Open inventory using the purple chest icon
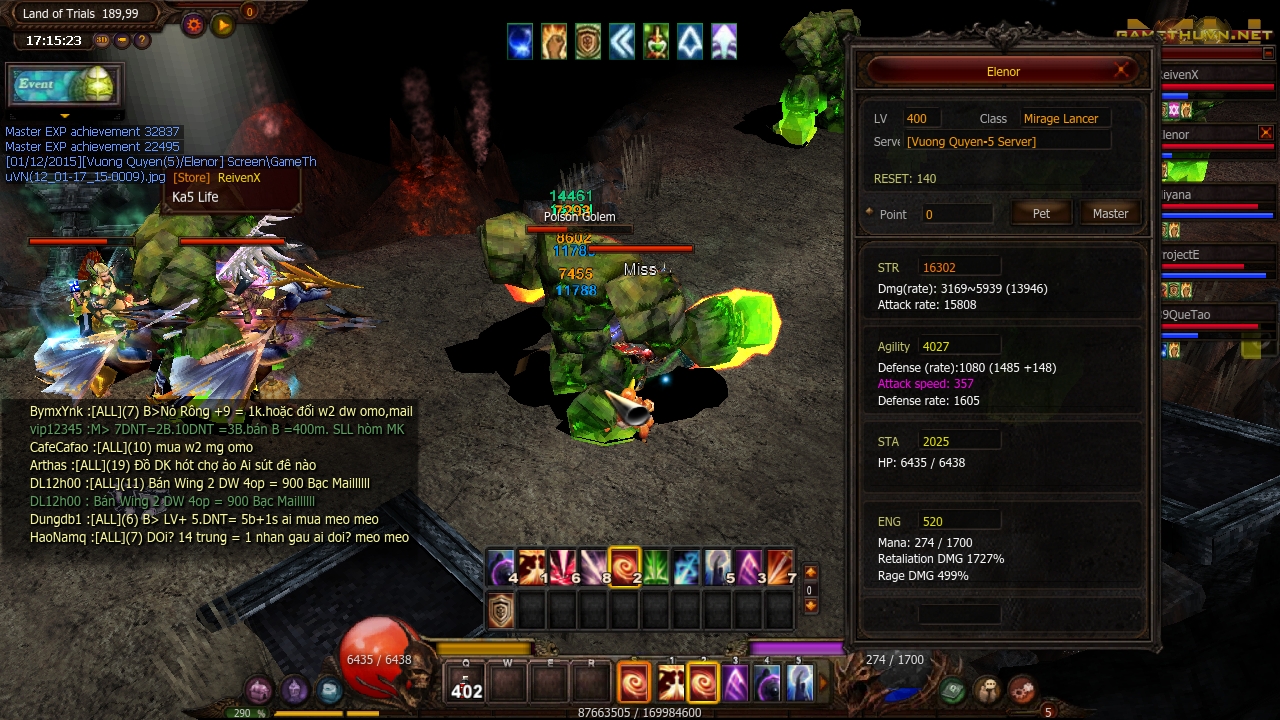 pos(258,691)
